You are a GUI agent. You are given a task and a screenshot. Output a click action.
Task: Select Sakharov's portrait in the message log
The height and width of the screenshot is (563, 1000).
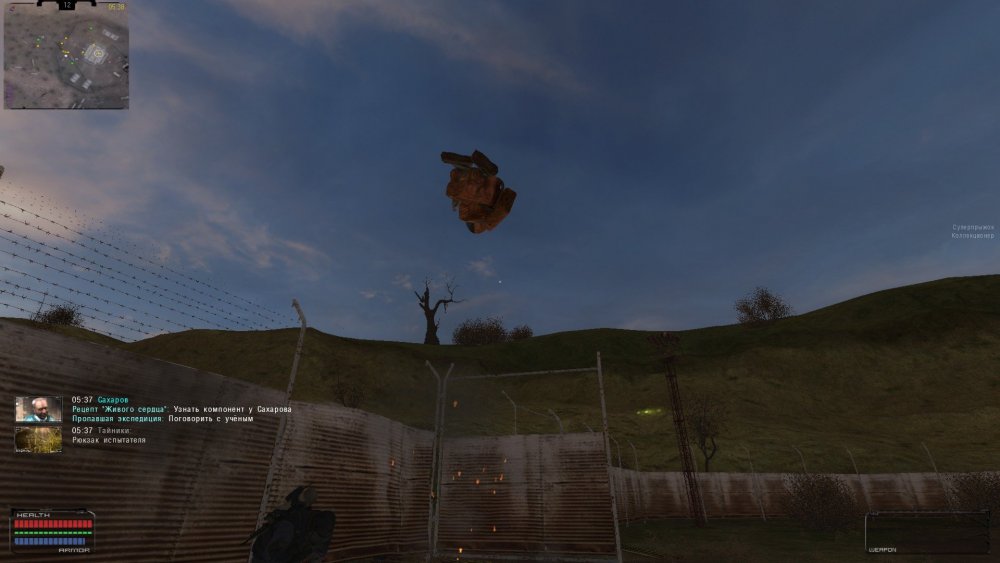click(x=38, y=409)
